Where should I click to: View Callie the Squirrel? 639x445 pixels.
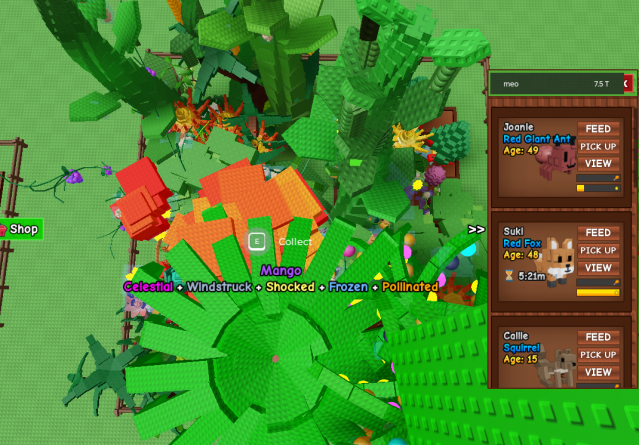[598, 372]
